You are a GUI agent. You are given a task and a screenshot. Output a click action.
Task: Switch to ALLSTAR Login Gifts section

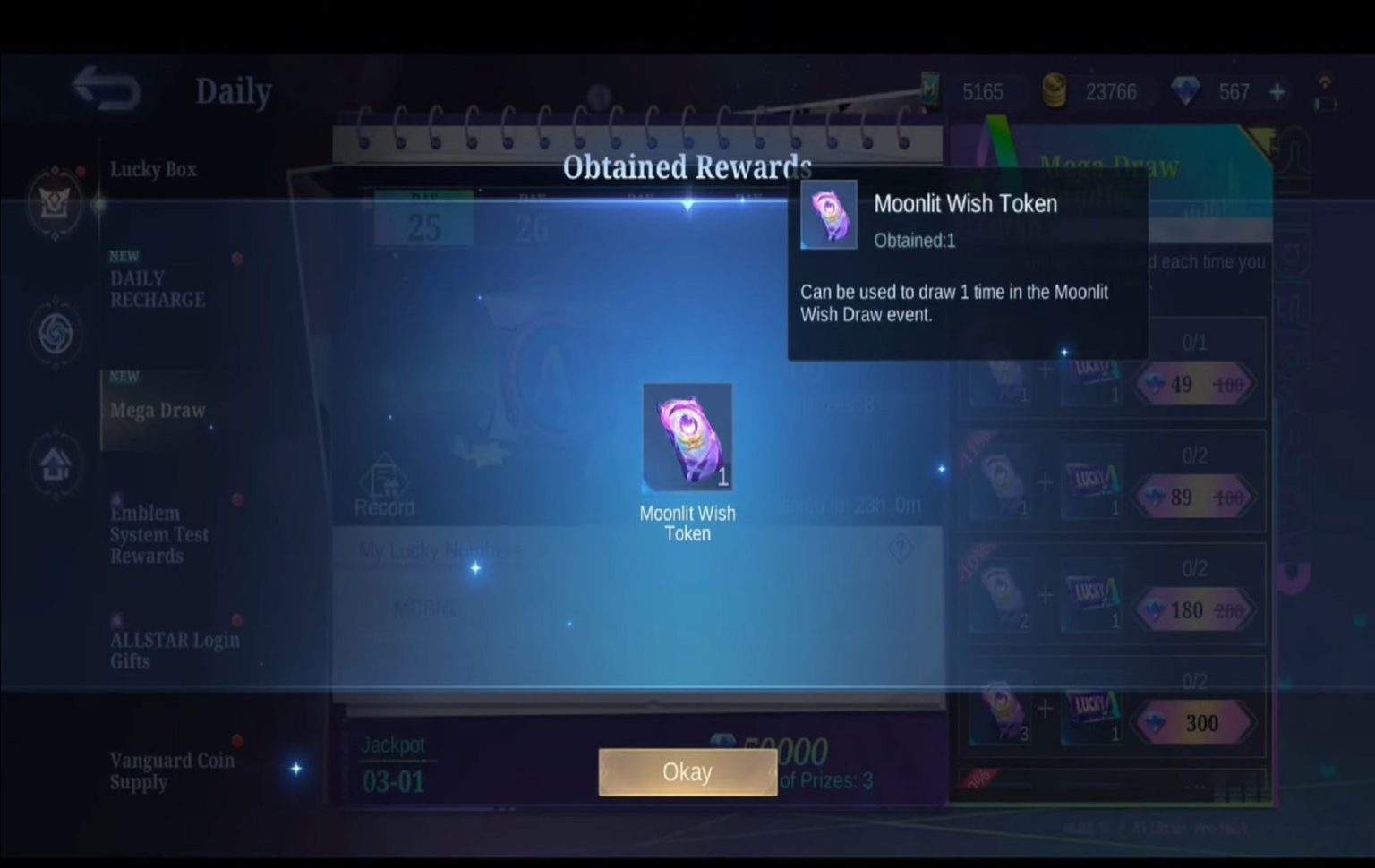175,651
